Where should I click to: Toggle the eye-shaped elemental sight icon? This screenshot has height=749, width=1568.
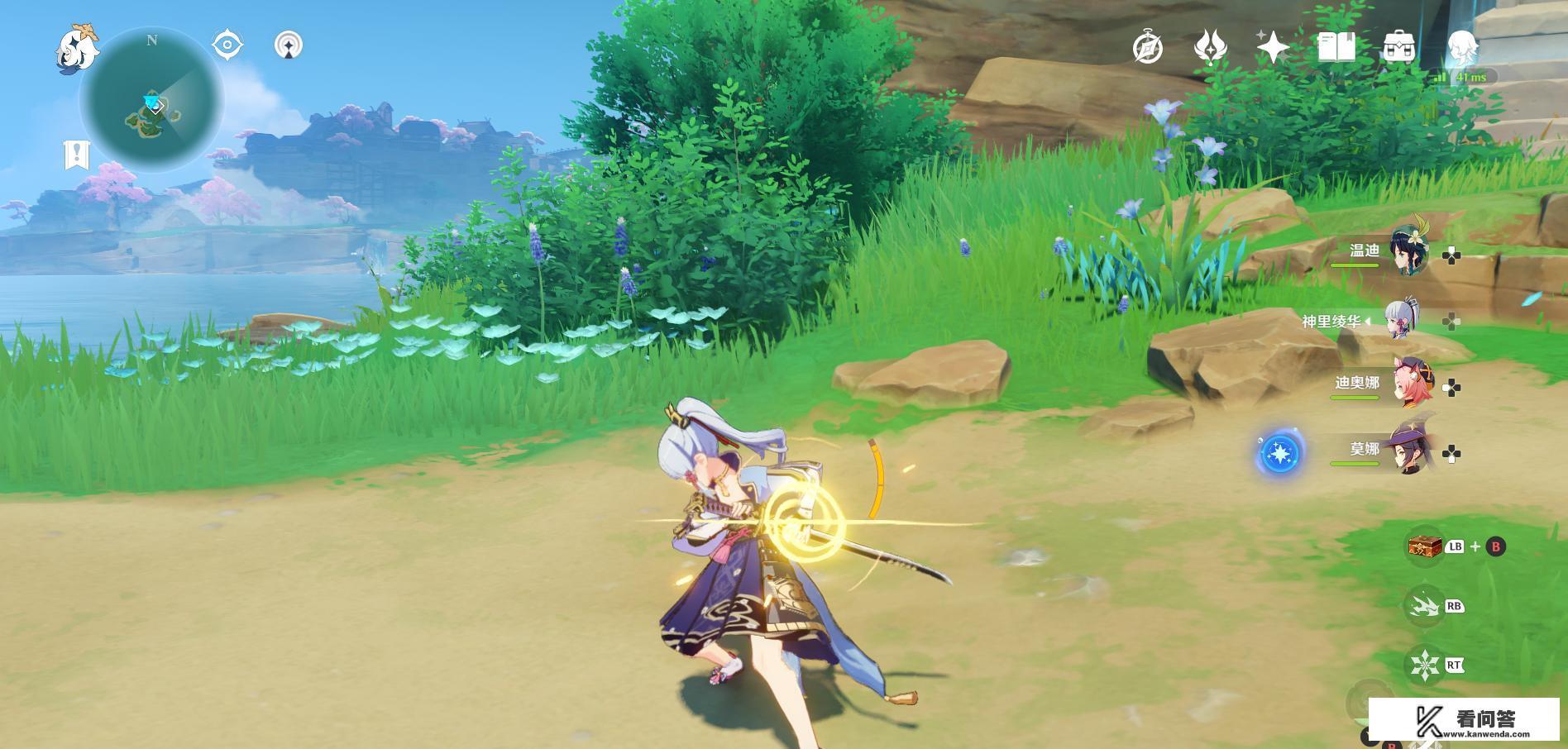(227, 45)
